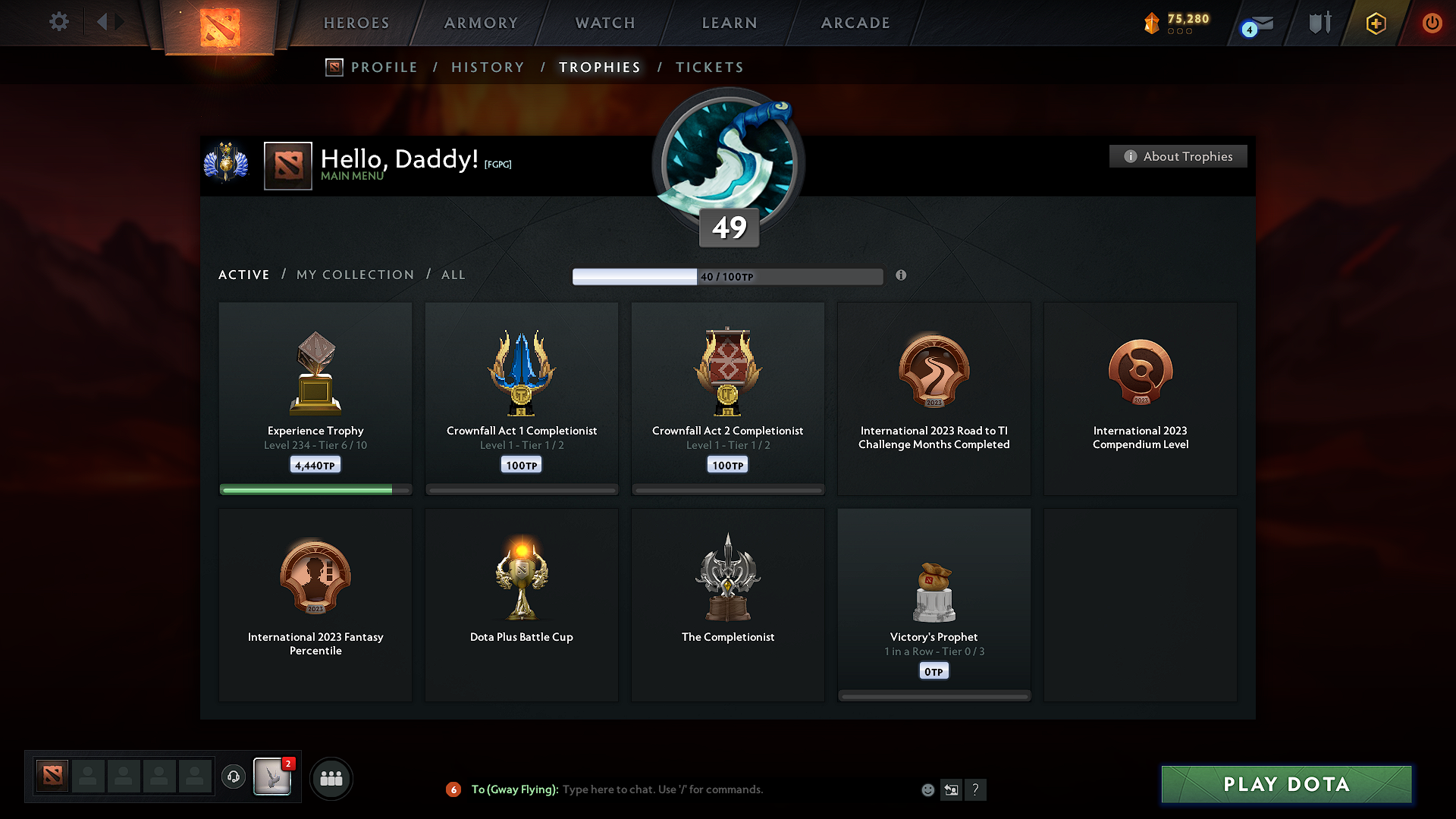Open the friends list via group icon
This screenshot has width=1456, height=819.
331,777
